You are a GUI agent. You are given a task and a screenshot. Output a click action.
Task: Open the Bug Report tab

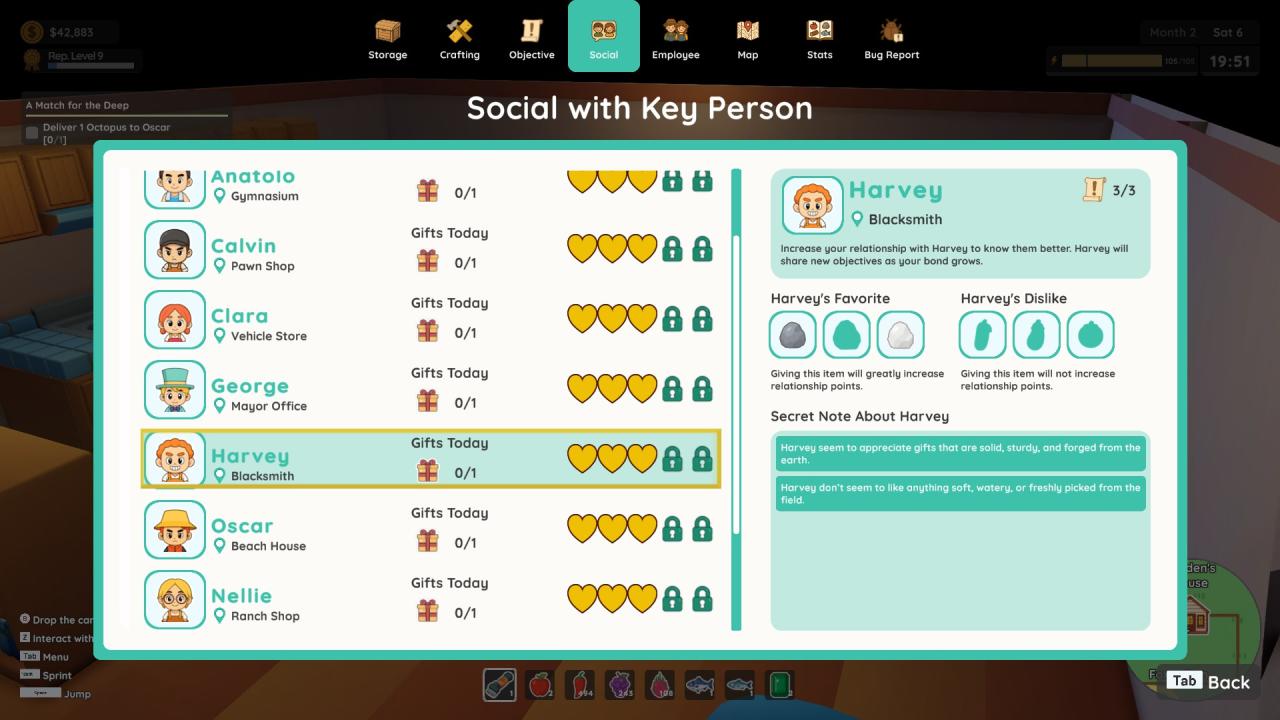tap(891, 38)
